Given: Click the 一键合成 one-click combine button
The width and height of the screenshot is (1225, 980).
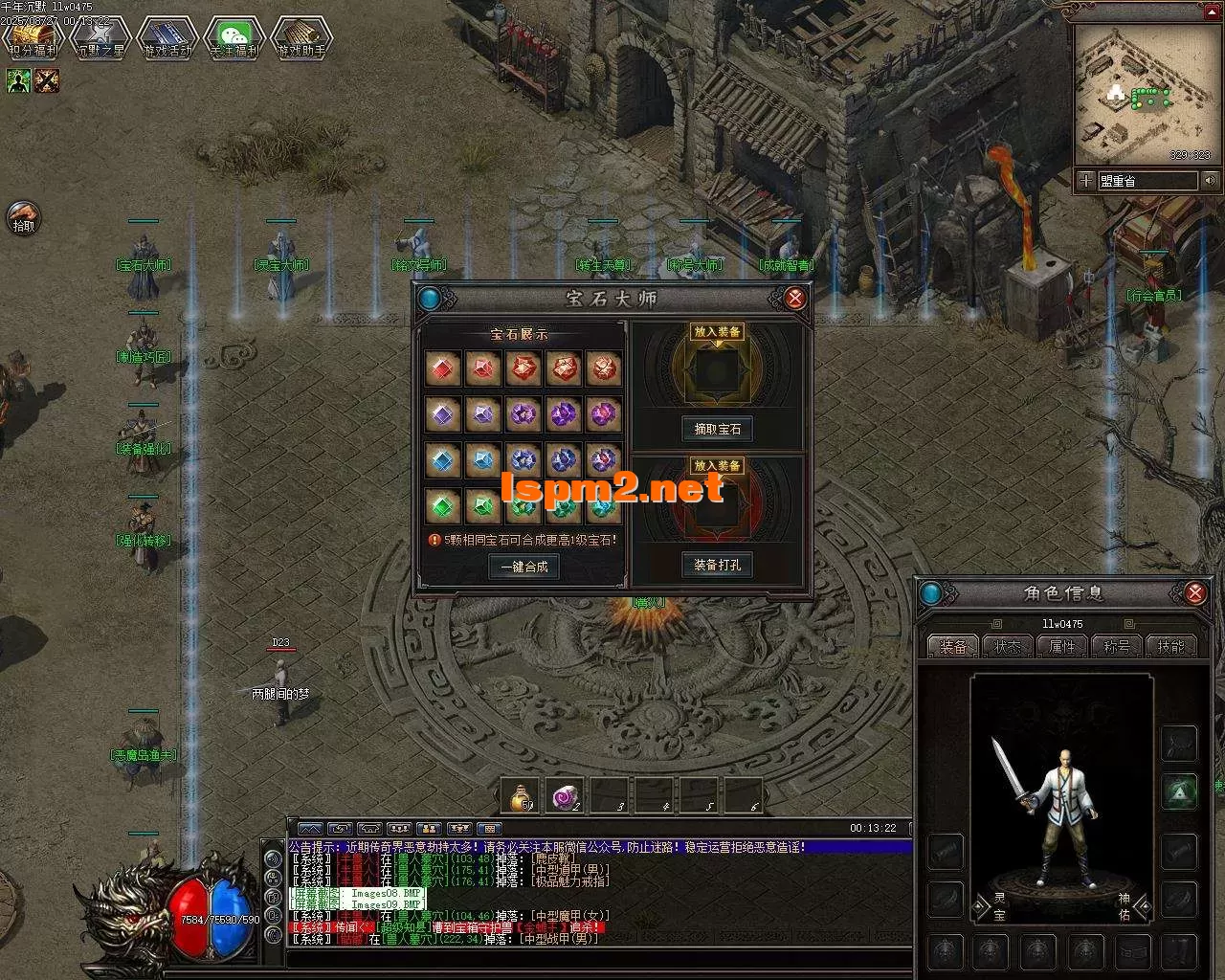Looking at the screenshot, I should click(523, 567).
